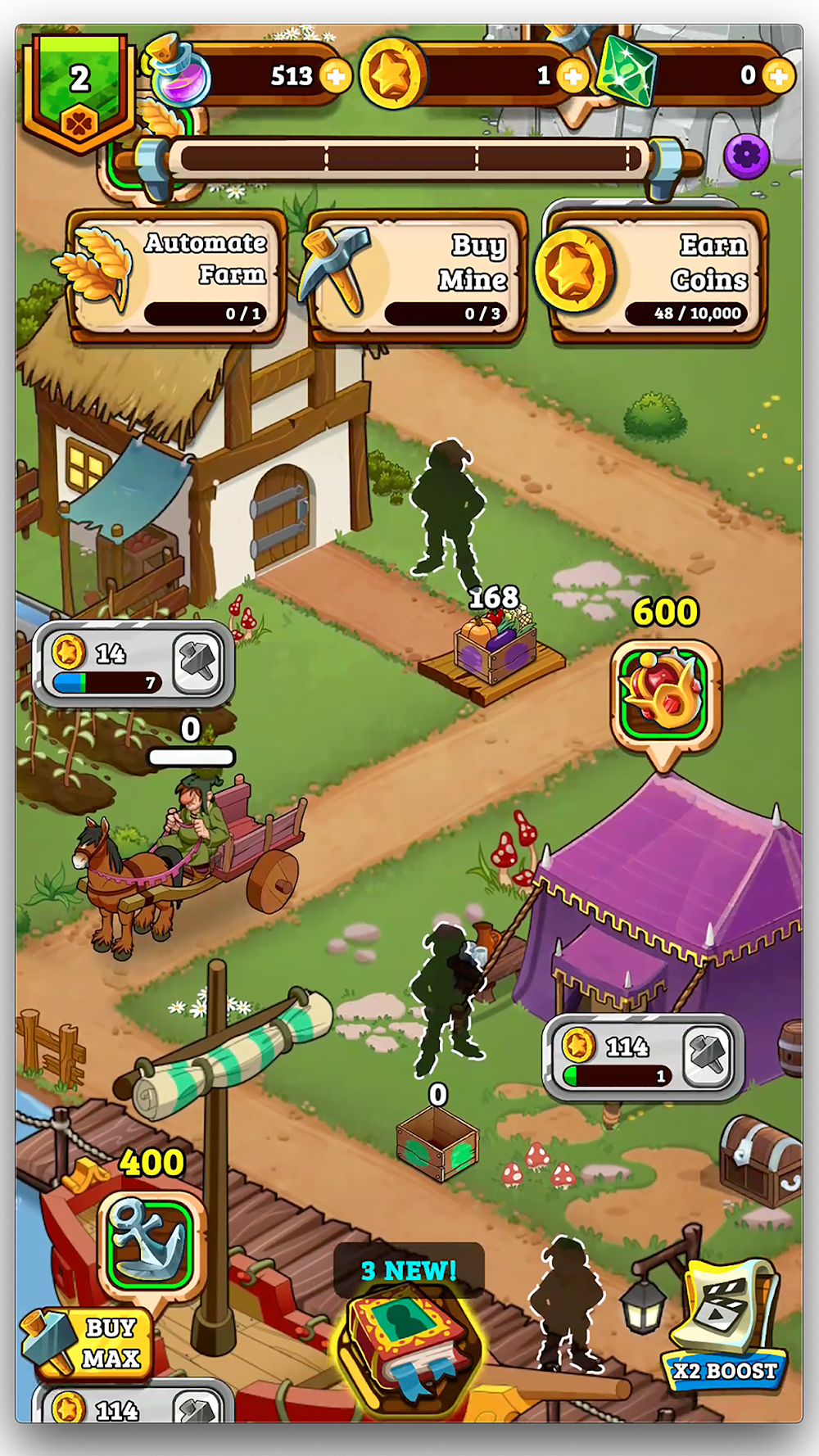The height and width of the screenshot is (1456, 819).
Task: Add more purple potions with plus button
Action: (335, 76)
